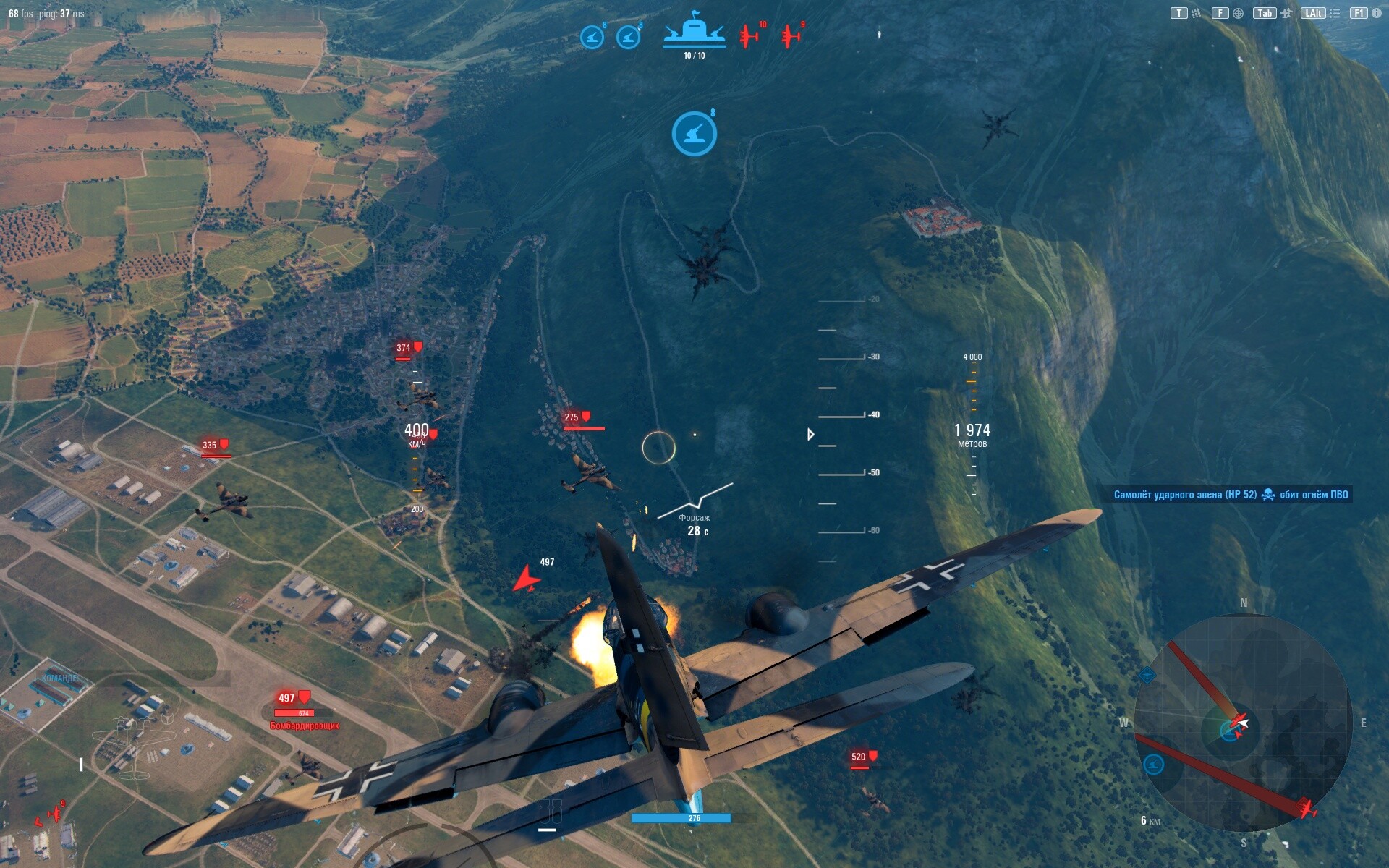The height and width of the screenshot is (868, 1389).
Task: Click the large blue capture-point turret icon
Action: (694, 133)
